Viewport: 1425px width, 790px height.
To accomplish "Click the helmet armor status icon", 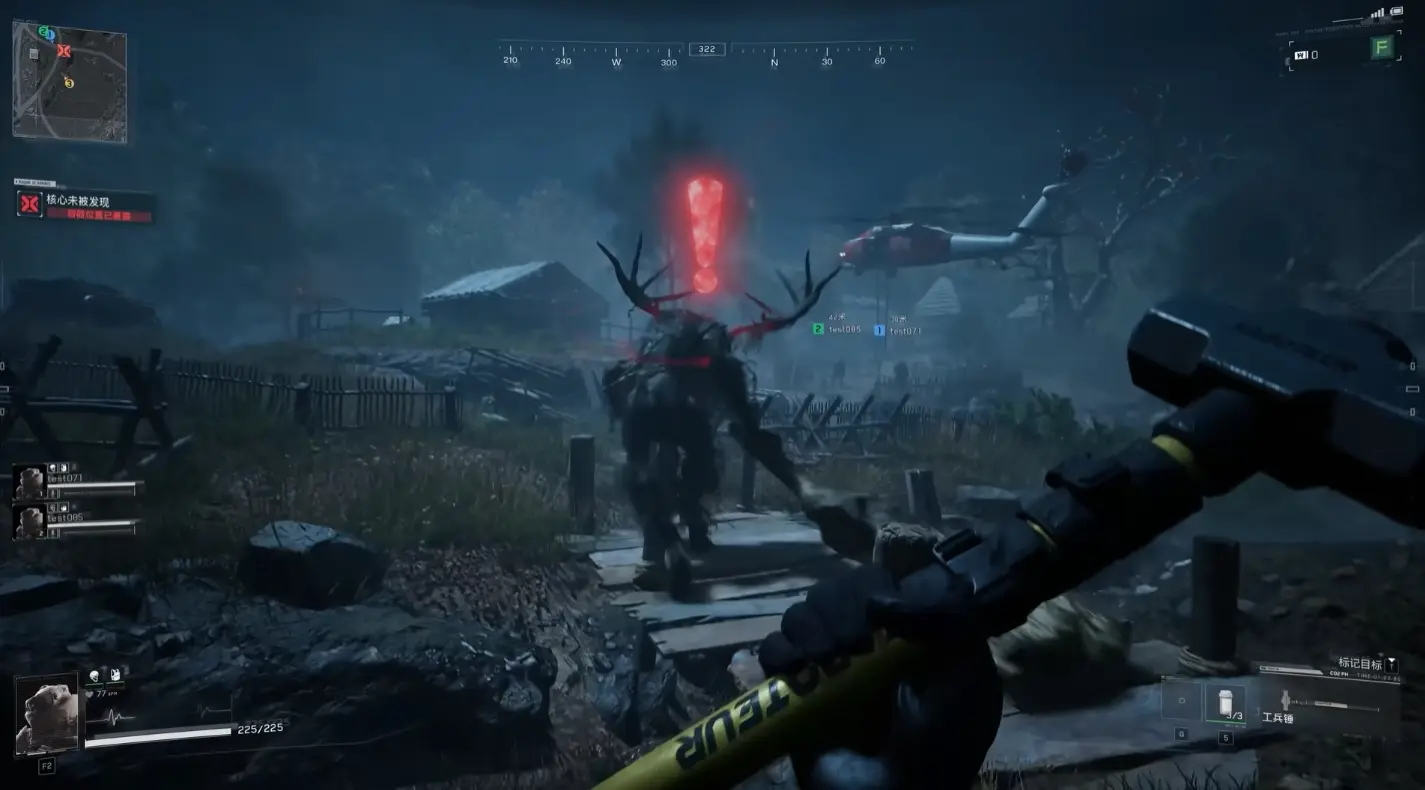I will [x=96, y=675].
